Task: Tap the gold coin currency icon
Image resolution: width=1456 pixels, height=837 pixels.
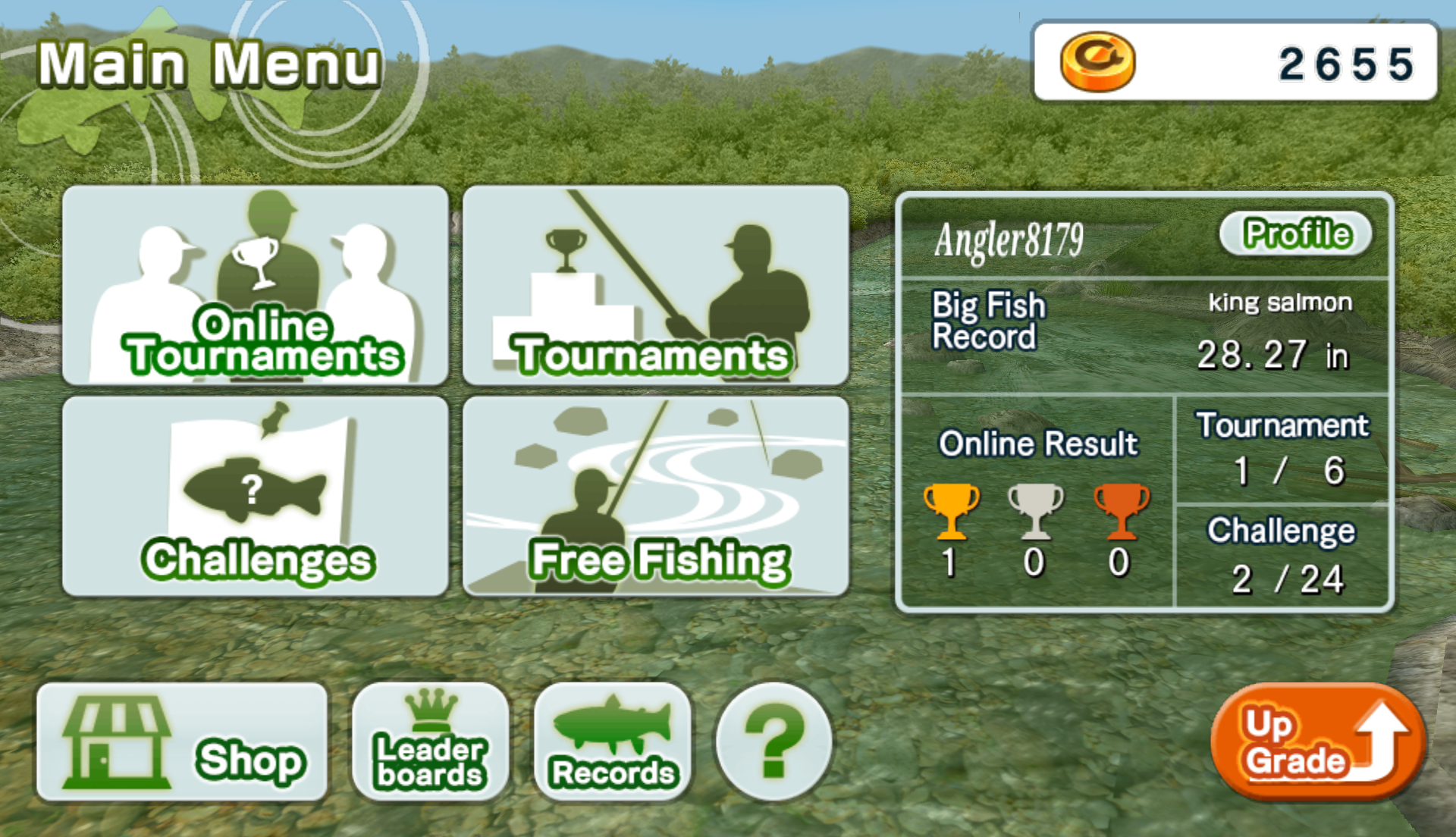Action: coord(1098,59)
